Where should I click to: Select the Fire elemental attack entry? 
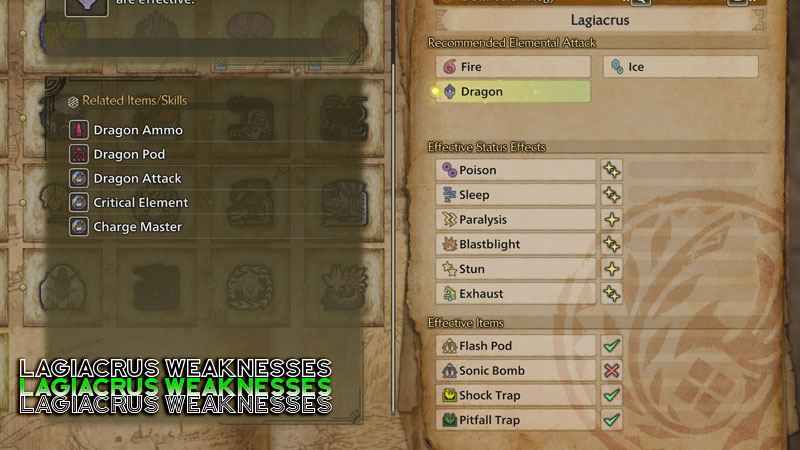coord(513,67)
